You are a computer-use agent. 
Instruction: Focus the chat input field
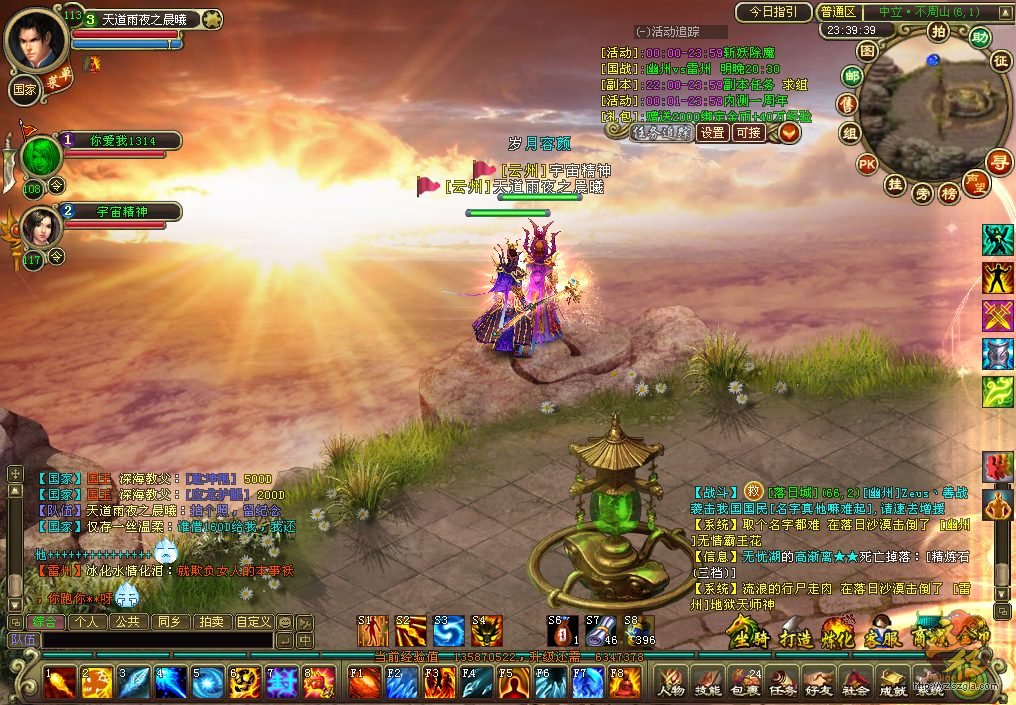coord(155,640)
